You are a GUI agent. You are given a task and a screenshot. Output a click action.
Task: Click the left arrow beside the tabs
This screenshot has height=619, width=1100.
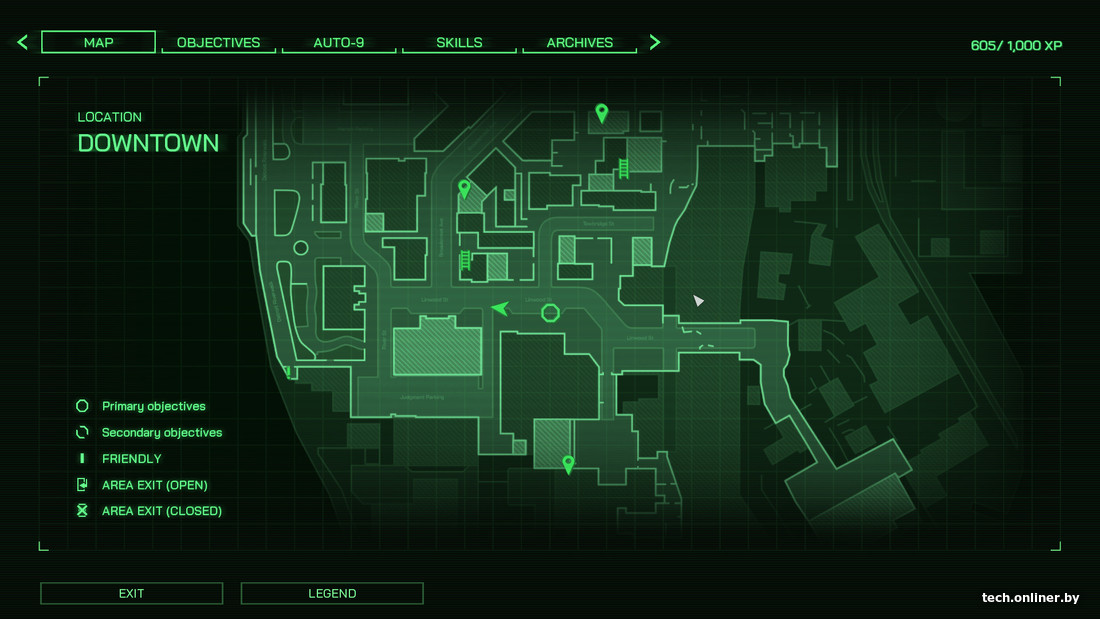(22, 42)
